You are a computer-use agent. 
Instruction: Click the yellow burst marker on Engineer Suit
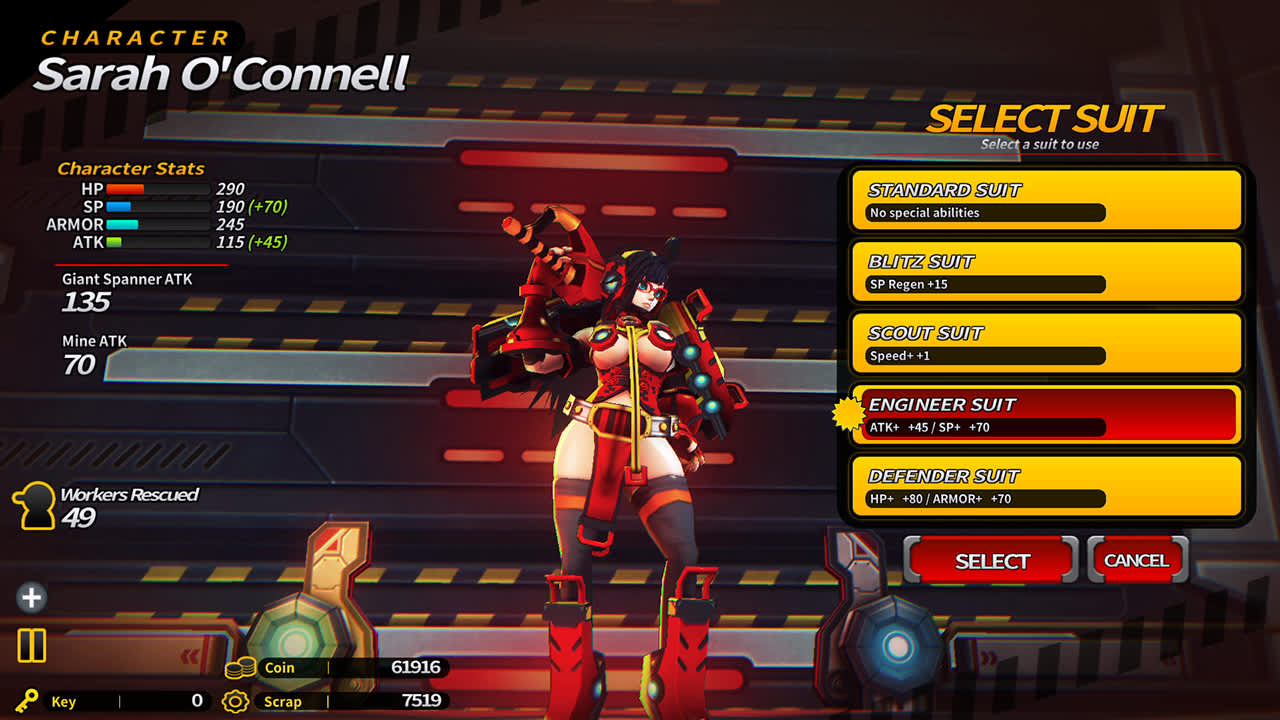(849, 412)
